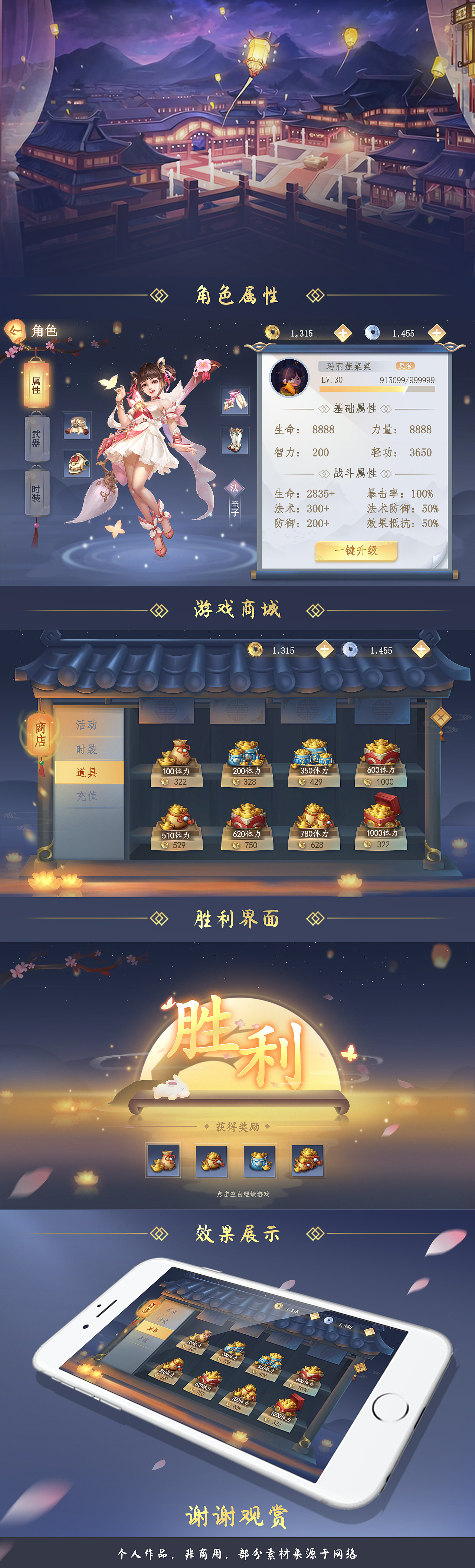This screenshot has width=475, height=1568.
Task: Open the garment equipment slot
Action: 235,401
